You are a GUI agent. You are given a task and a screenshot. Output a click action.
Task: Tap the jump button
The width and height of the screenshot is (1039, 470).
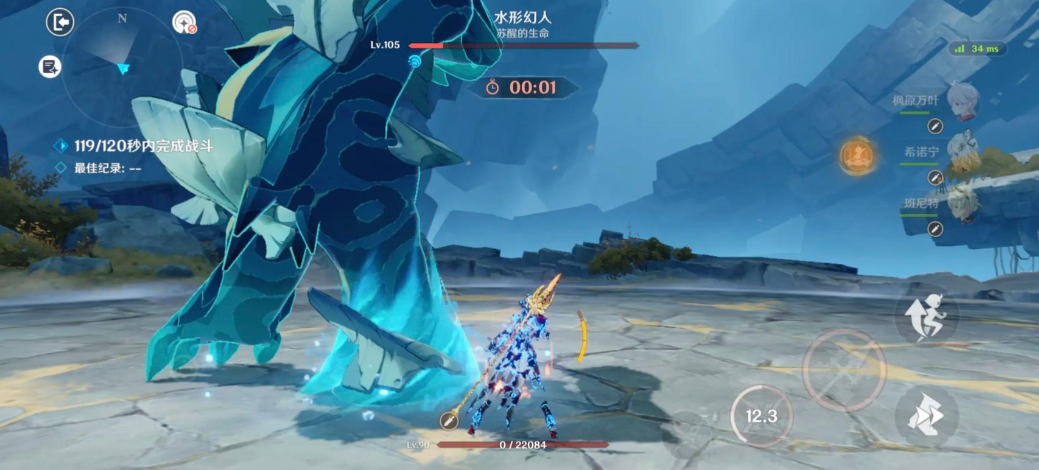[926, 315]
